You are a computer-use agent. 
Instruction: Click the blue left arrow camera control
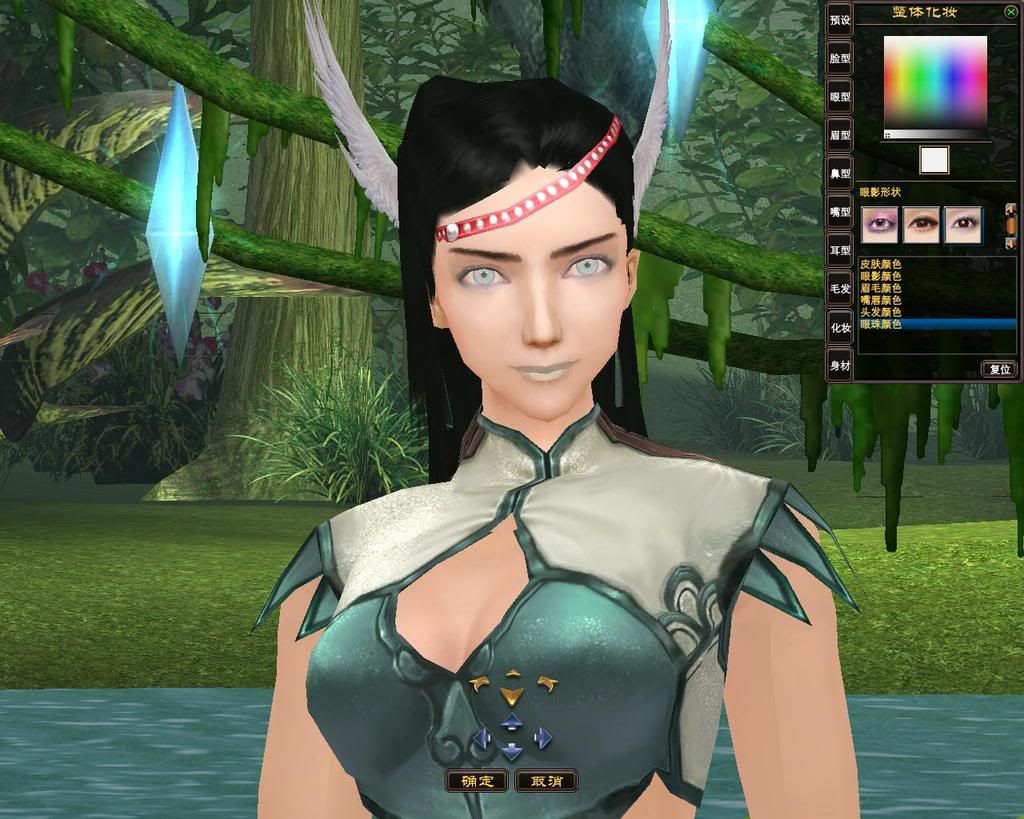(x=481, y=739)
